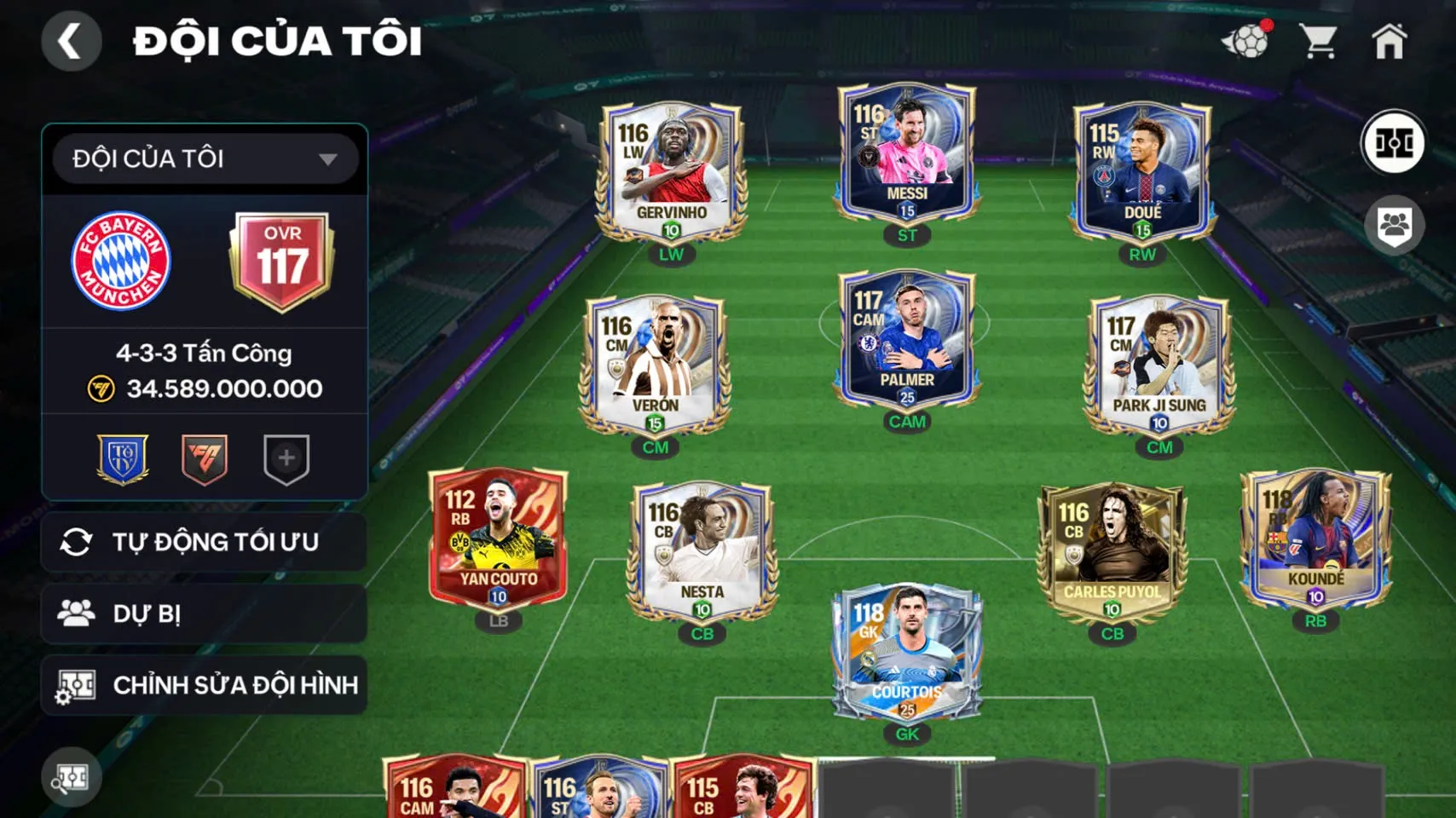Open the Đội Của Tôi squad dropdown
1456x818 pixels.
(205, 158)
